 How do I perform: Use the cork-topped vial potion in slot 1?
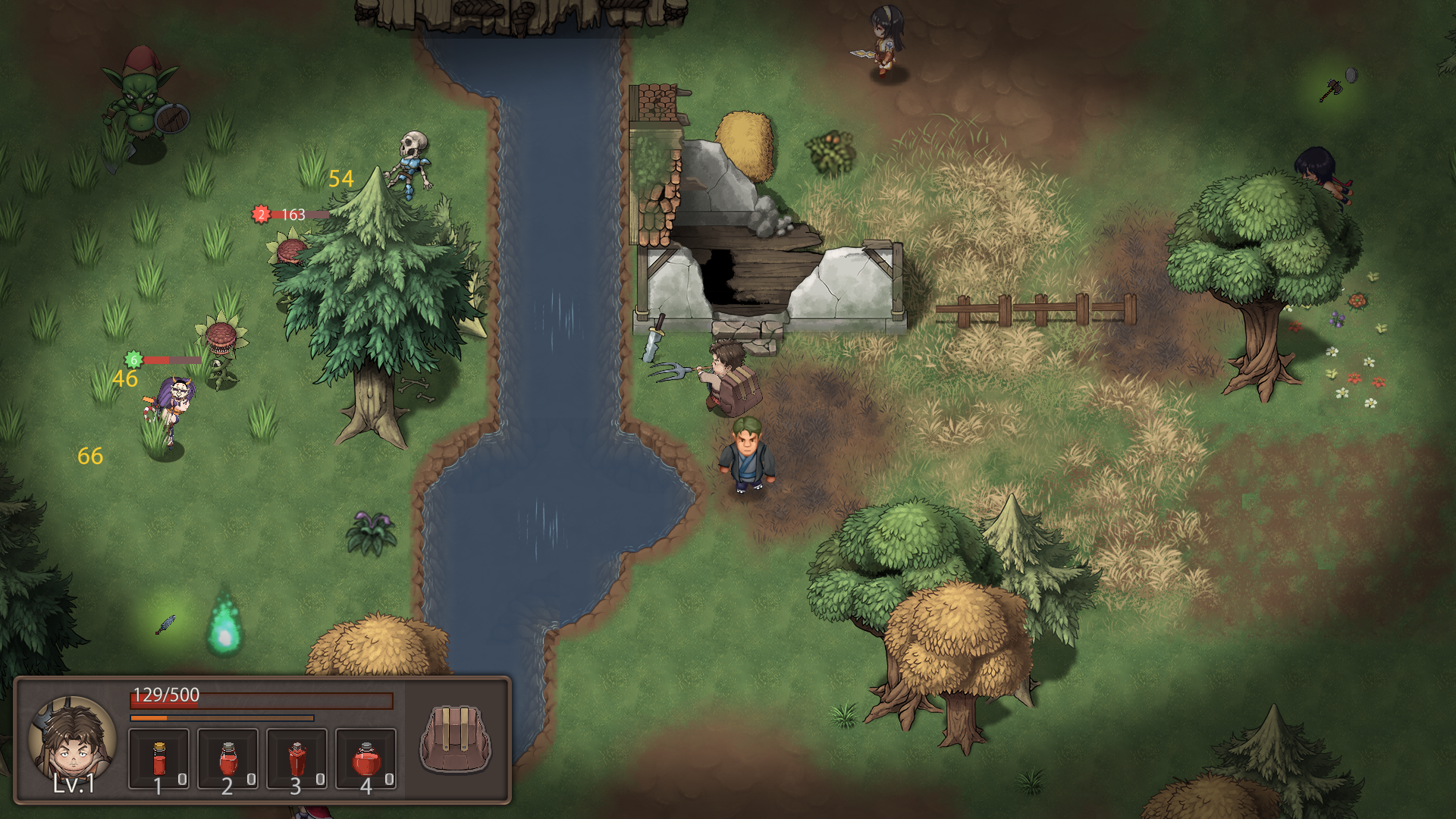coord(159,758)
